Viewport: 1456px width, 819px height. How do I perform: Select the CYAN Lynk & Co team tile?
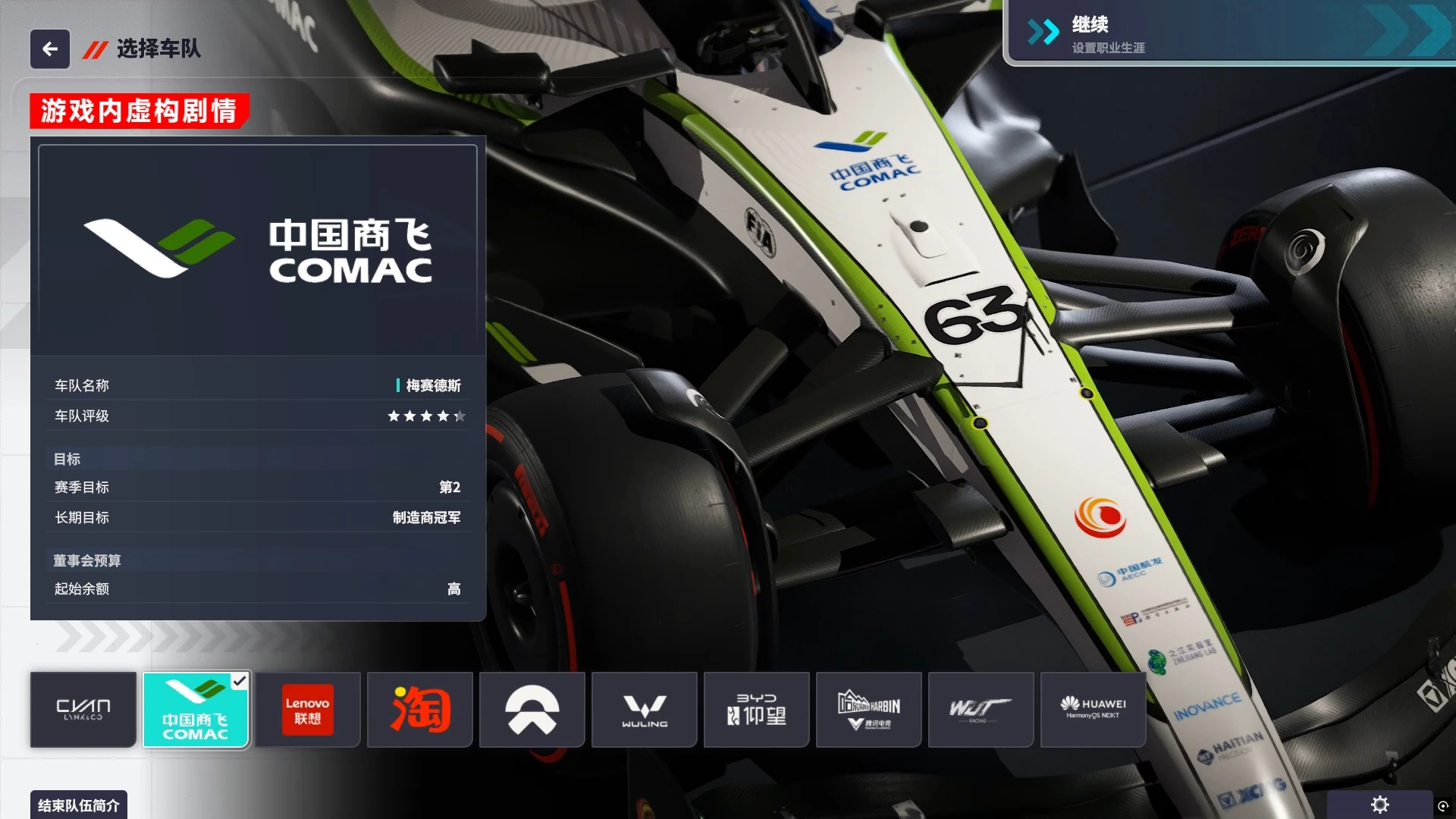[x=83, y=710]
